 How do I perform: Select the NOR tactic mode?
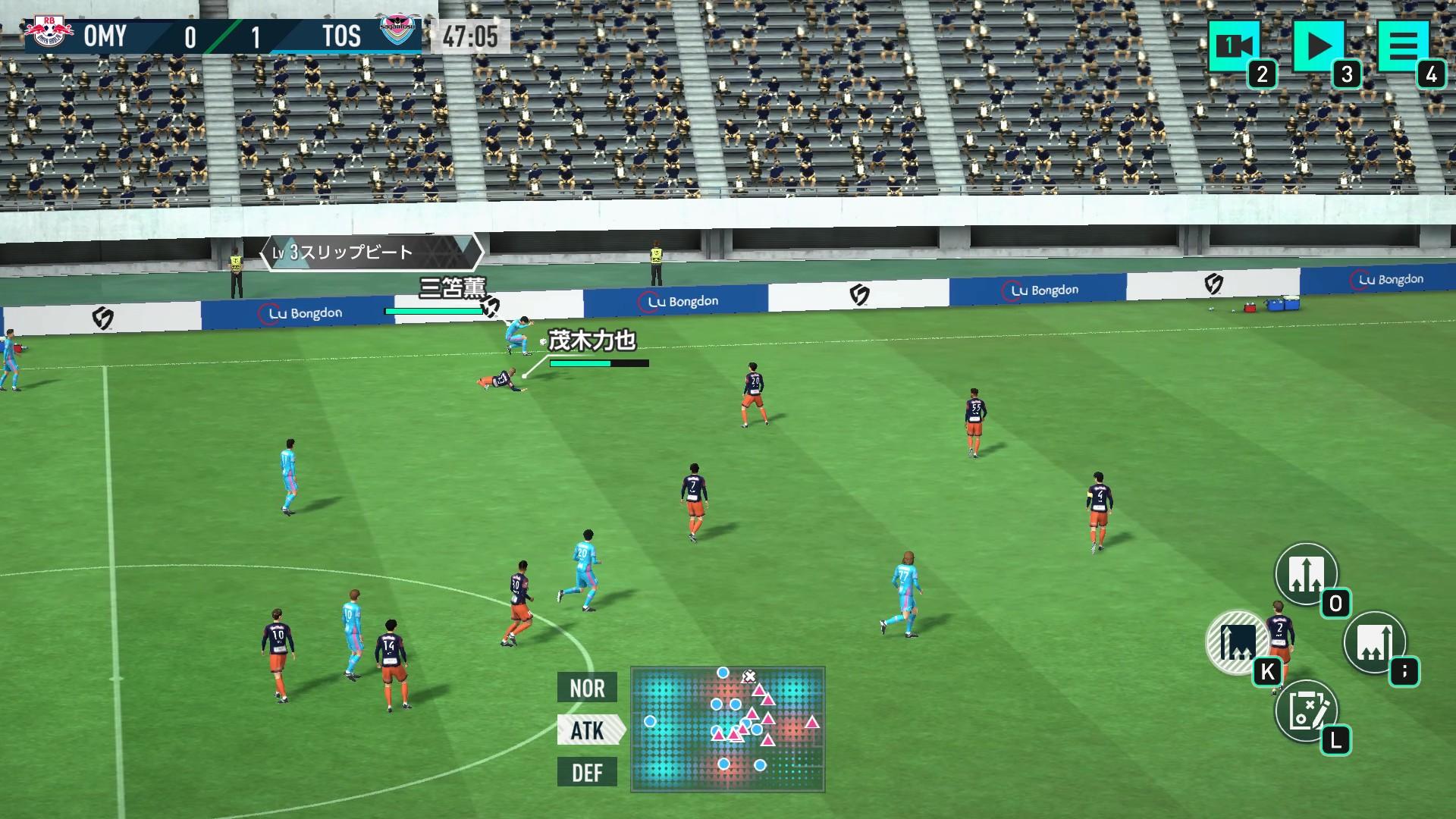[587, 688]
